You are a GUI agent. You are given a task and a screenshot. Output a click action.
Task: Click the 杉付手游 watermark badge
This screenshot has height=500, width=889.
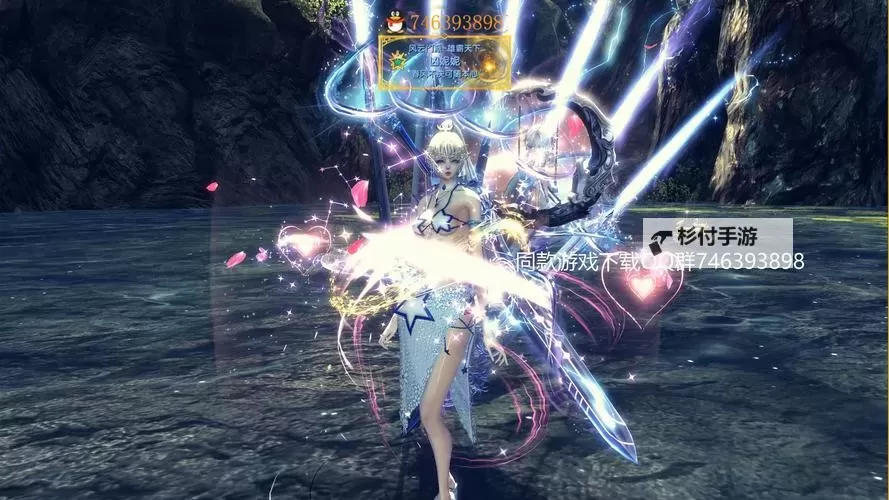click(x=717, y=237)
